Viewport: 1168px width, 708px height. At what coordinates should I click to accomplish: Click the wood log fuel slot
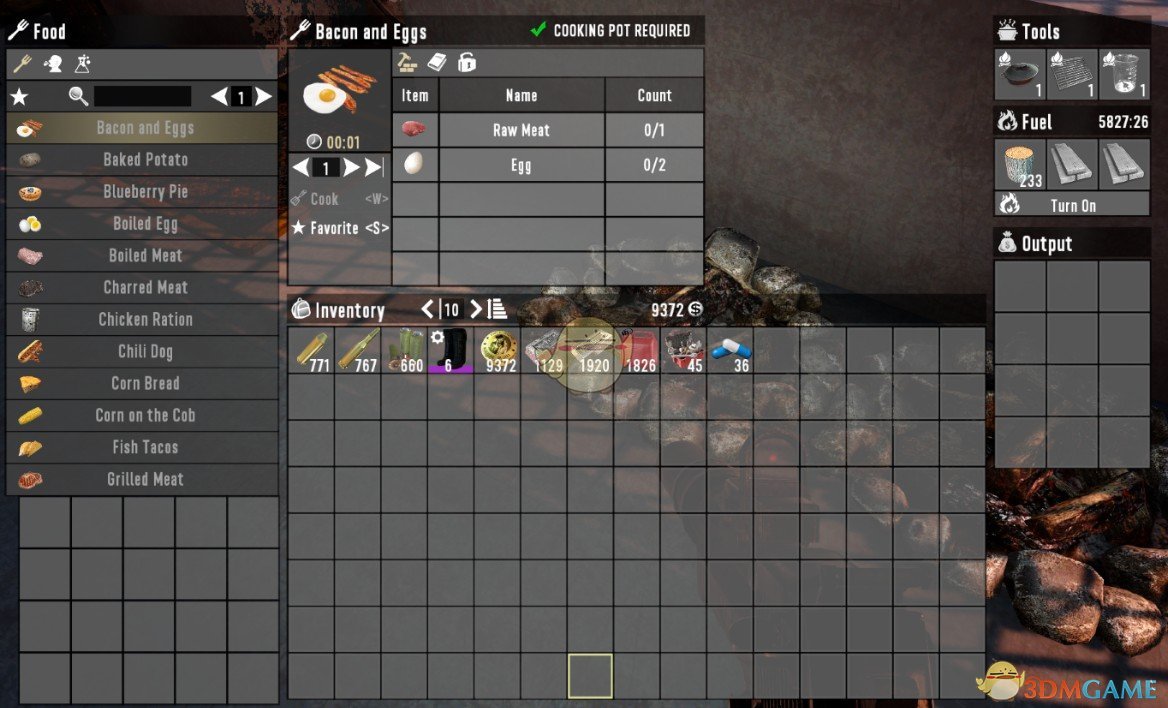click(x=1020, y=164)
